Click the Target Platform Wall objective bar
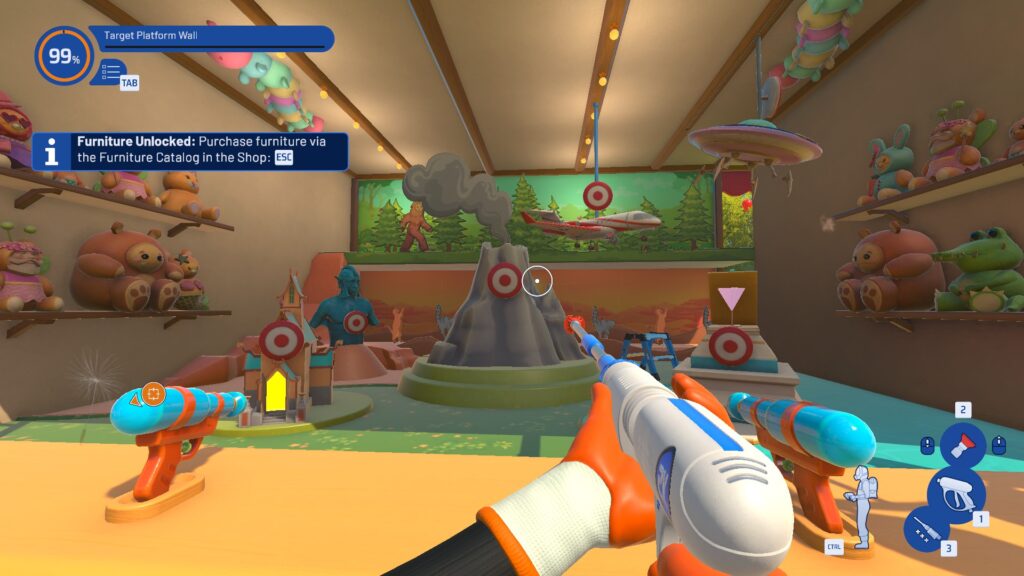This screenshot has width=1024, height=576. (213, 39)
